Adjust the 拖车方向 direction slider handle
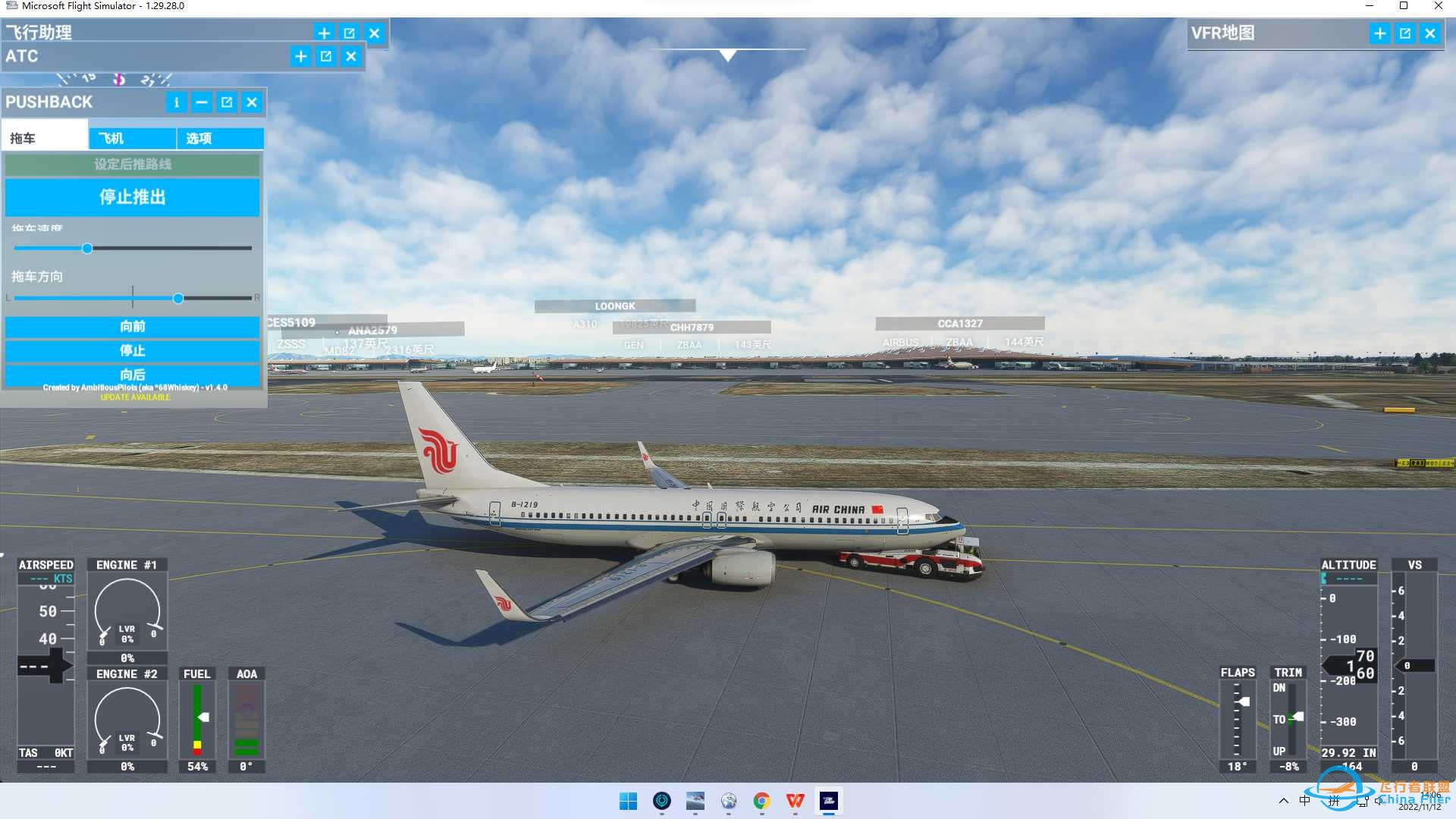Viewport: 1456px width, 819px height. [x=178, y=298]
